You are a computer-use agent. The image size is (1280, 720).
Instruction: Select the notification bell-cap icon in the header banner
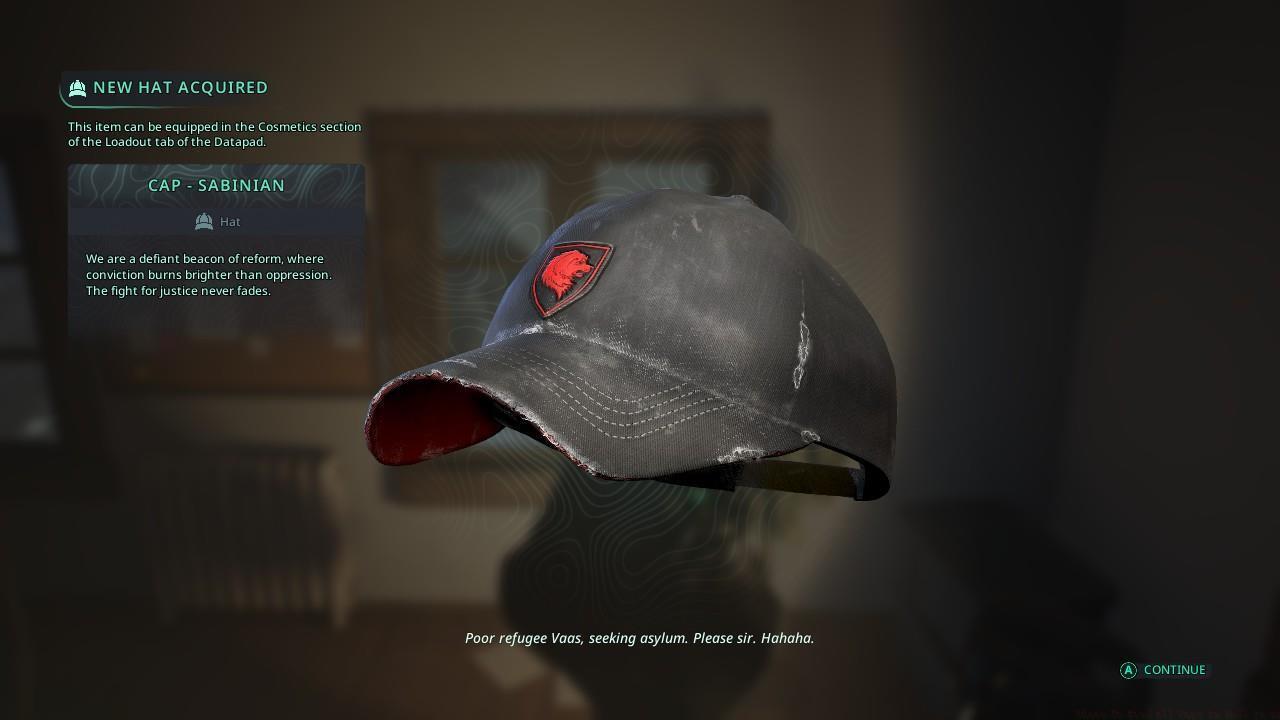point(78,88)
